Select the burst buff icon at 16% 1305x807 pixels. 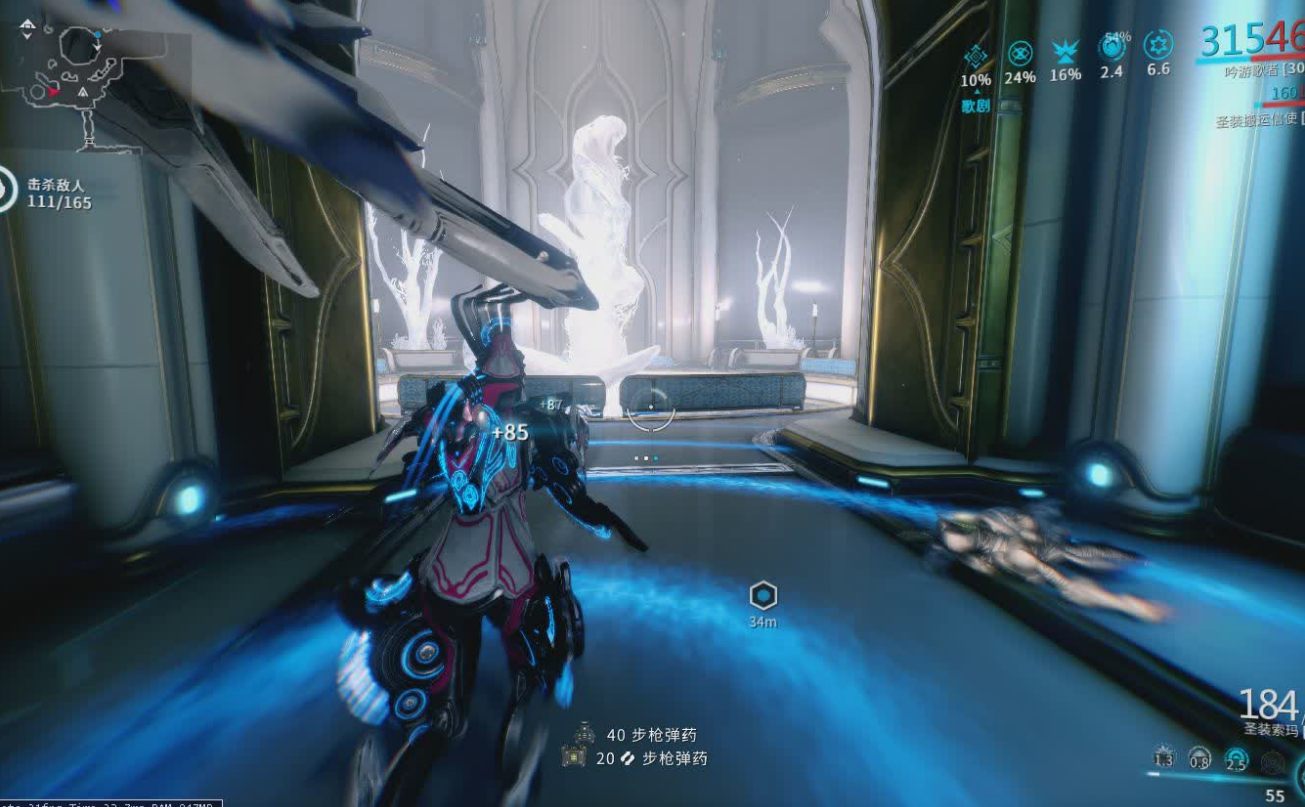tap(1064, 52)
